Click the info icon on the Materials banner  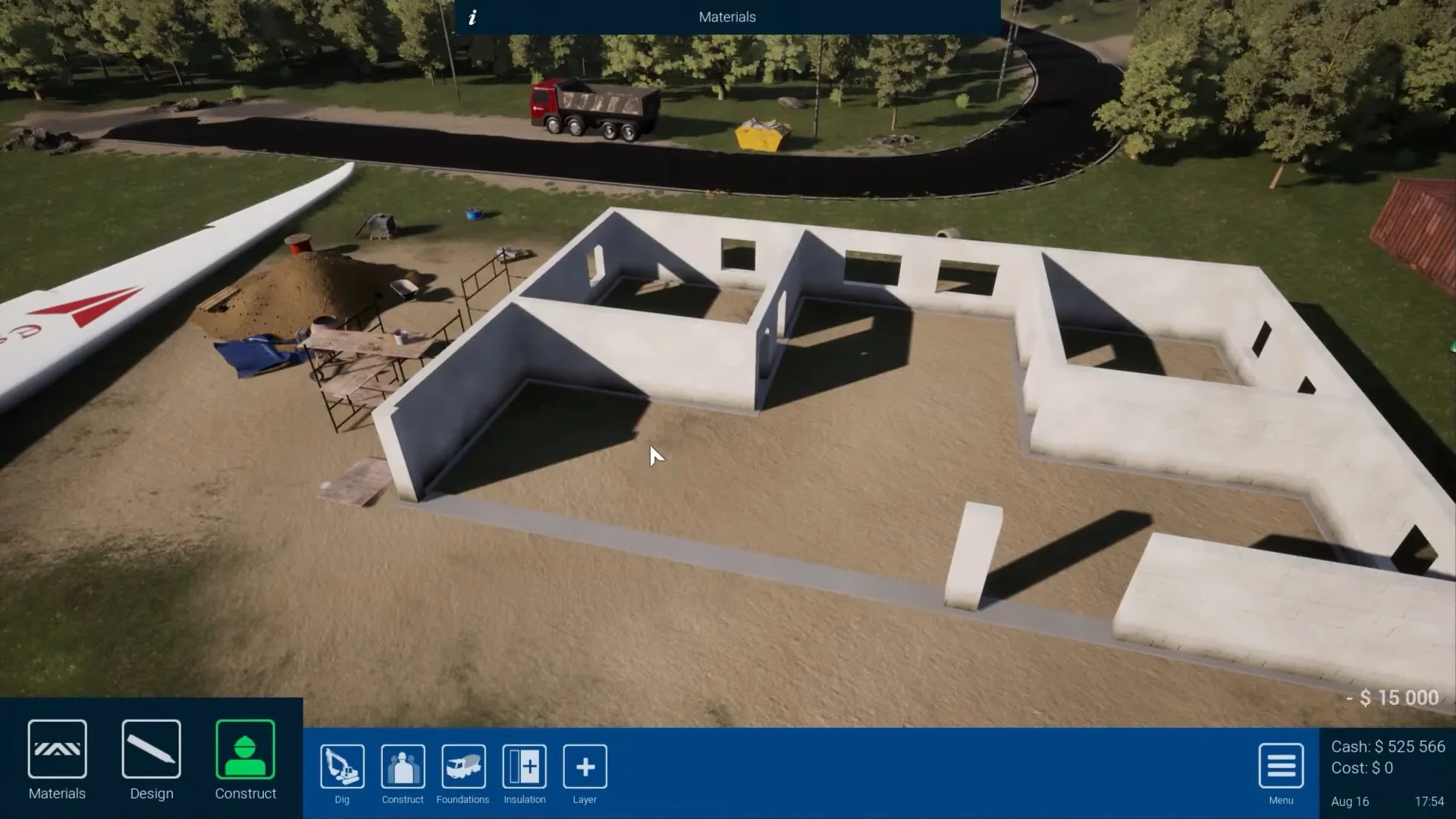point(472,16)
